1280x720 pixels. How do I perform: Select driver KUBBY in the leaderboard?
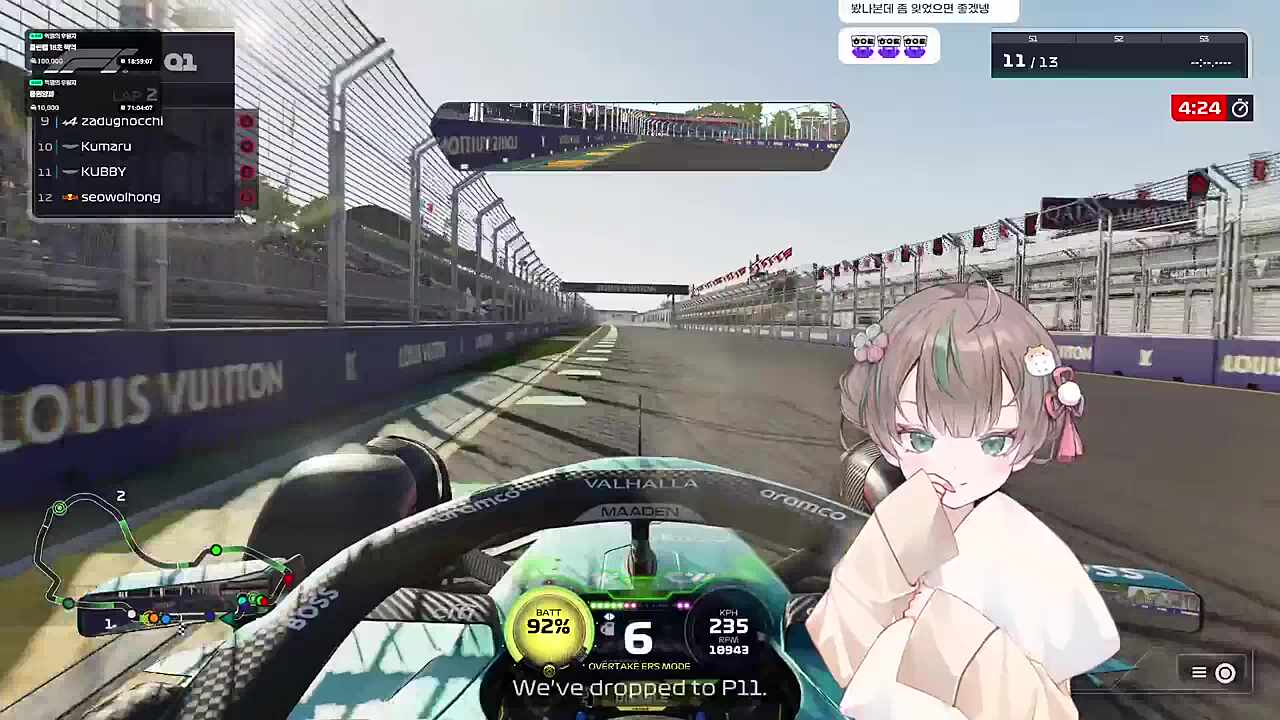coord(103,171)
